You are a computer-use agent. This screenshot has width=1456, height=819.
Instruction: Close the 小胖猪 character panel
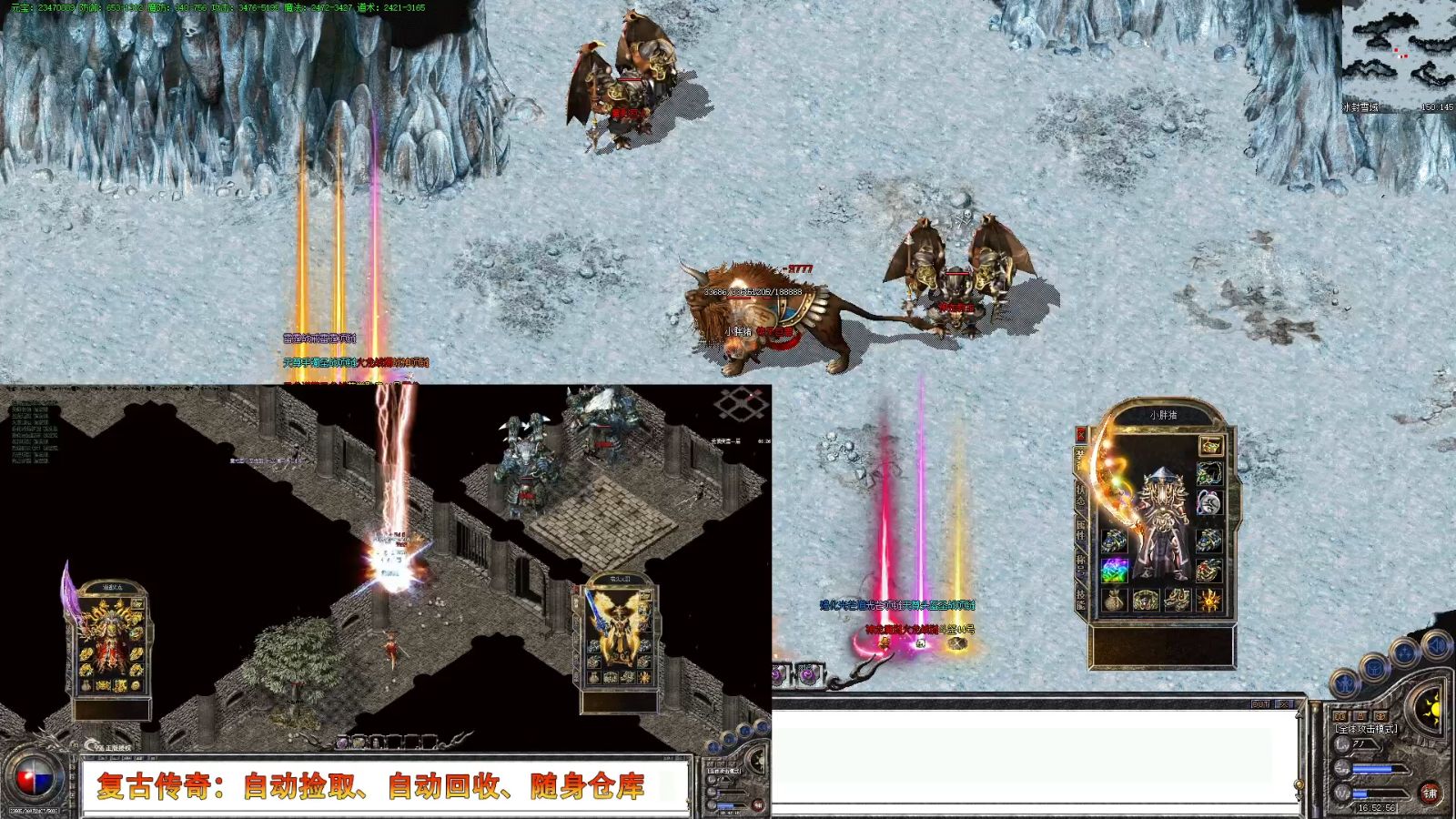(1081, 435)
